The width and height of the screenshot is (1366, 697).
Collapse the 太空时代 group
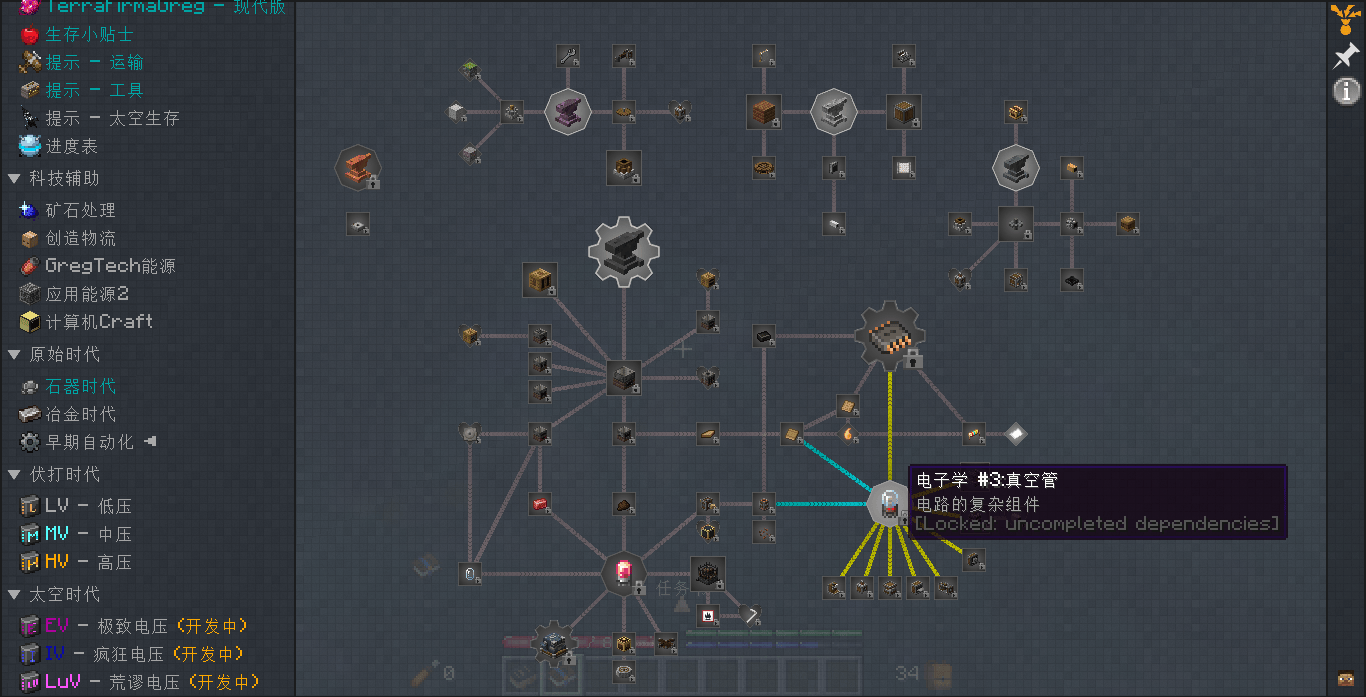click(14, 594)
